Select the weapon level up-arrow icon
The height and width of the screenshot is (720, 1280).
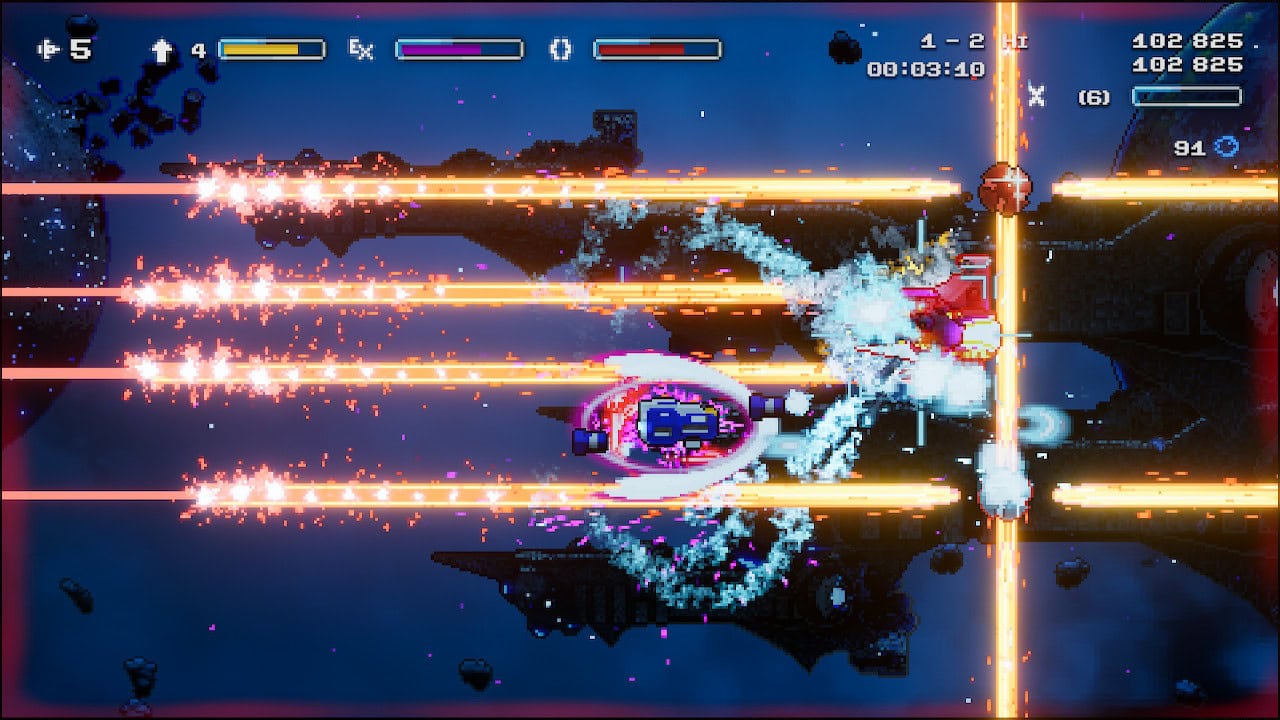pyautogui.click(x=161, y=50)
